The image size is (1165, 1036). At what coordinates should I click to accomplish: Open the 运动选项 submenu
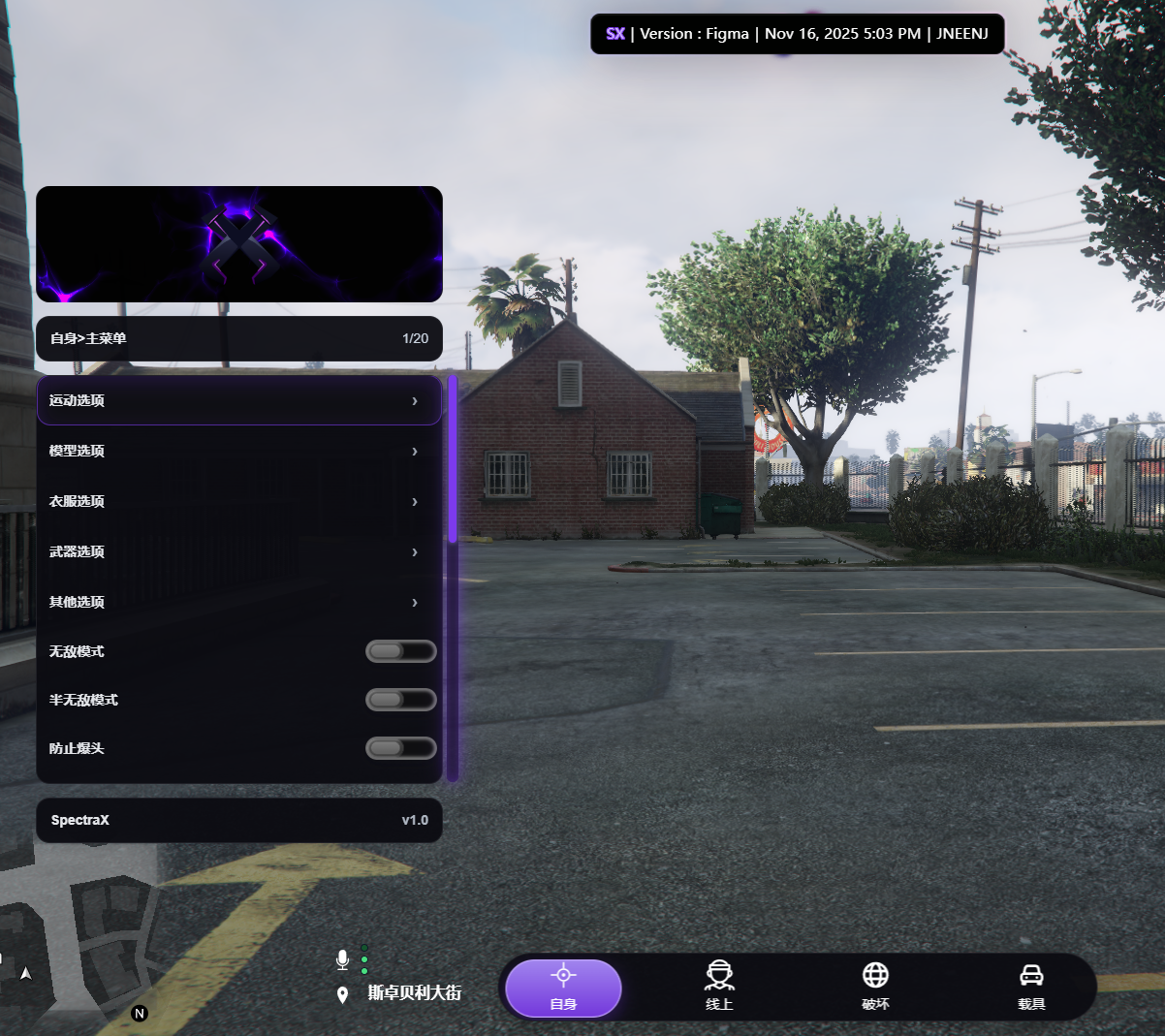[238, 400]
